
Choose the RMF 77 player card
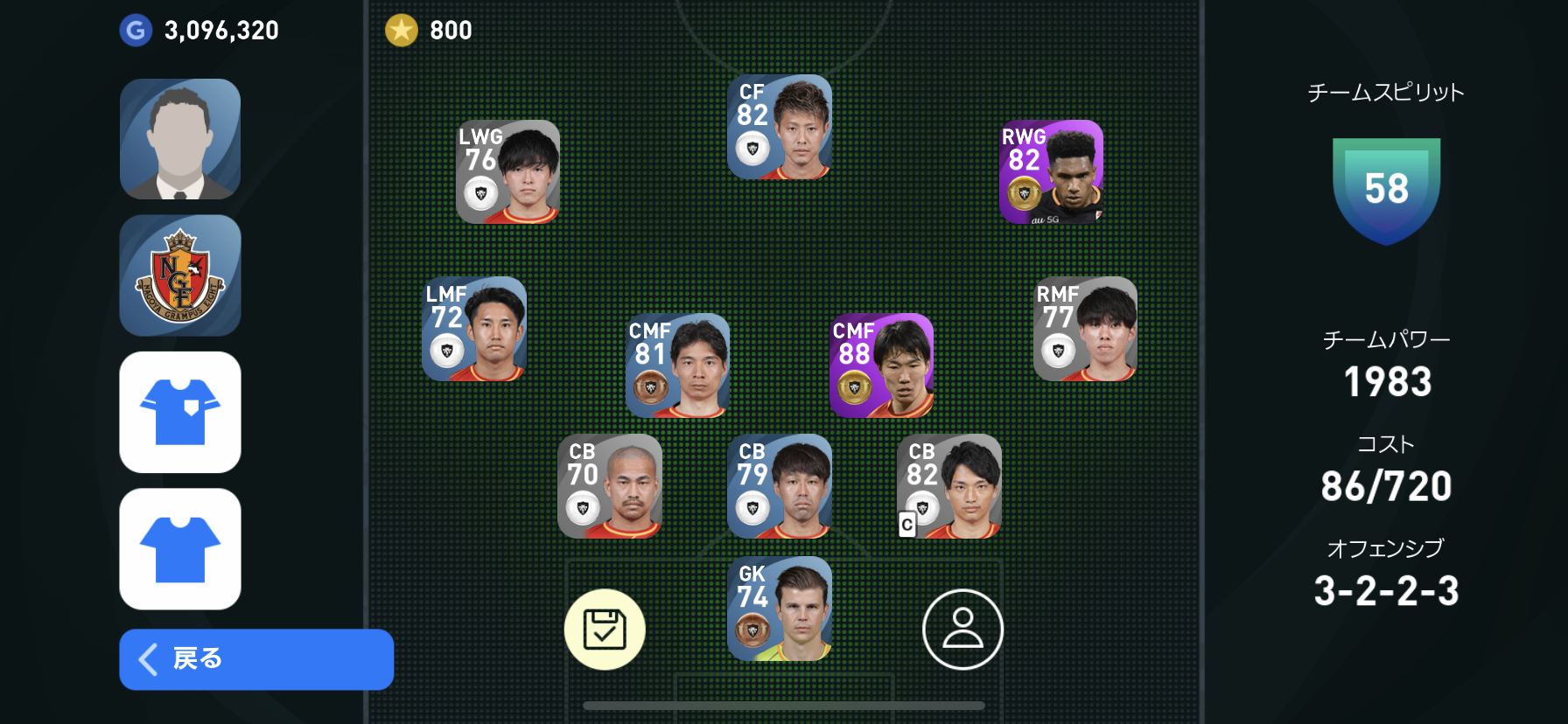pos(1085,330)
